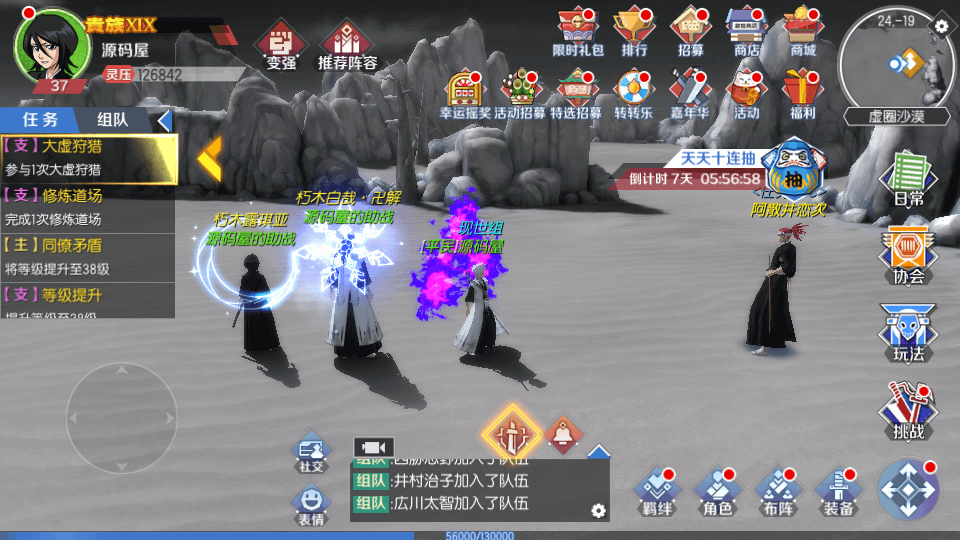Open the 装备 equipment menu
The image size is (960, 540).
pyautogui.click(x=838, y=490)
